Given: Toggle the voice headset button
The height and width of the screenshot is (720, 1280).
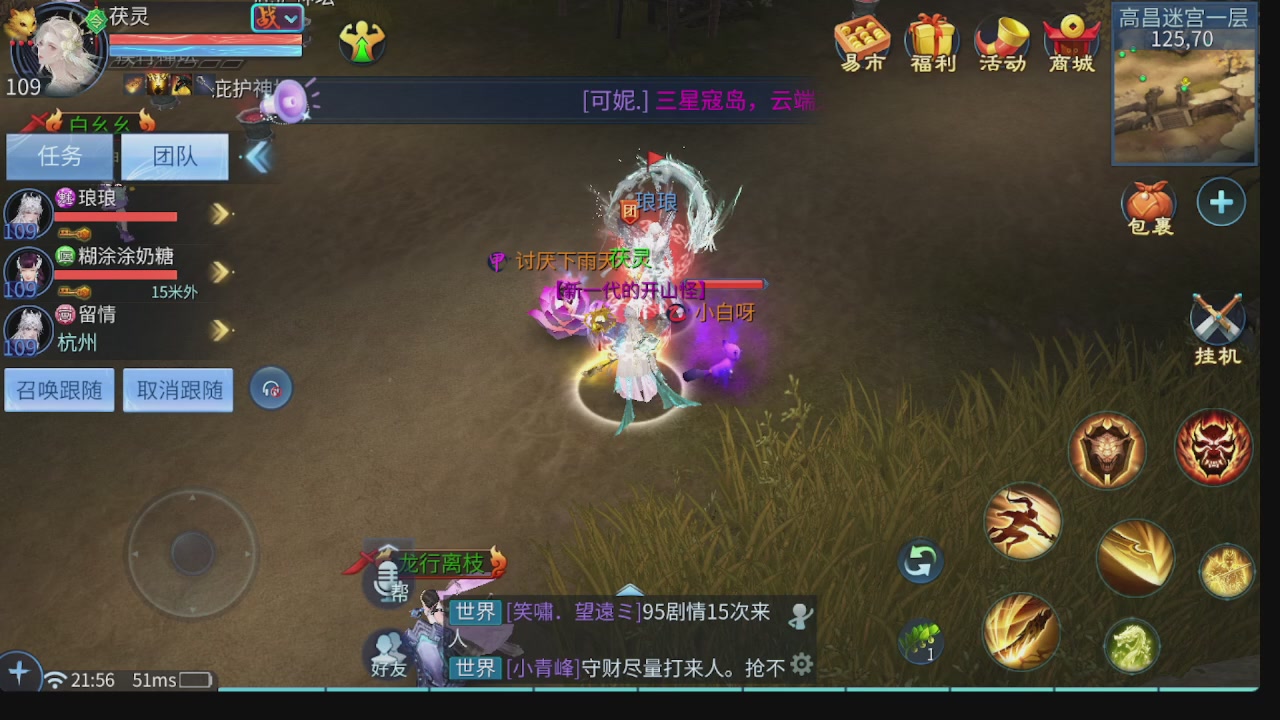Looking at the screenshot, I should pos(269,390).
